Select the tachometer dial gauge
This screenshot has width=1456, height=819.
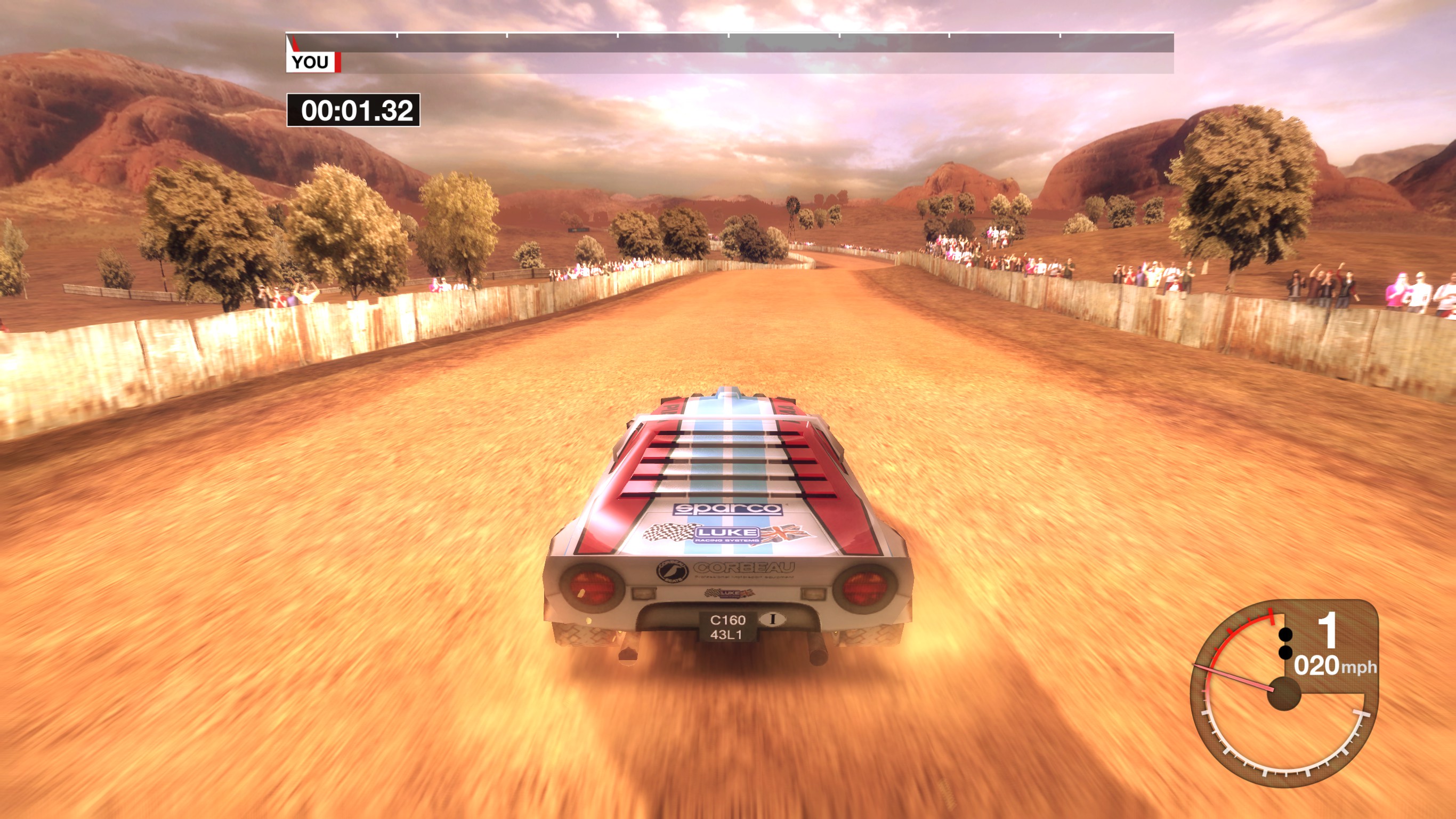click(x=1282, y=695)
